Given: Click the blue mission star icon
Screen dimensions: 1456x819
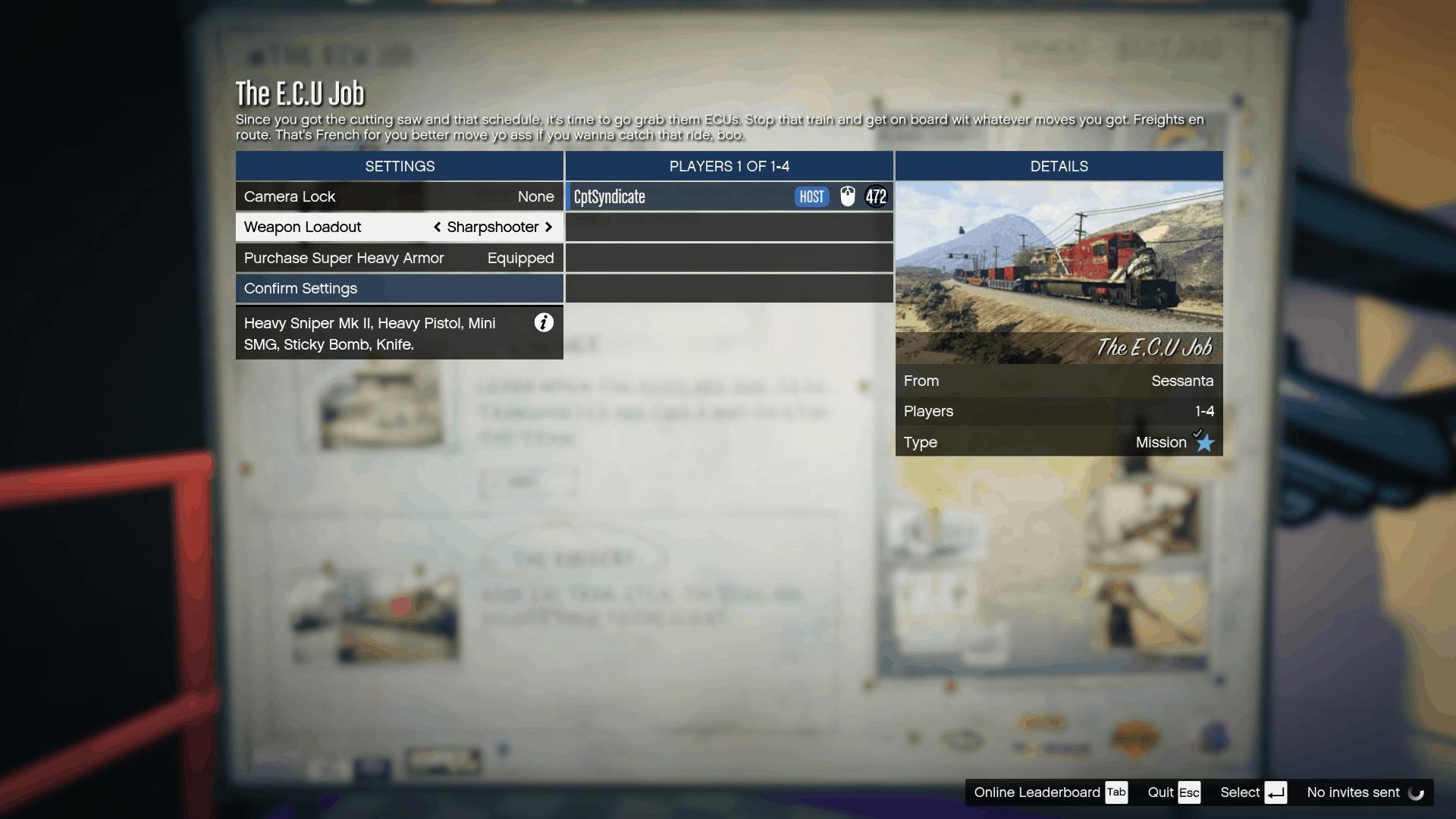Looking at the screenshot, I should click(1204, 443).
